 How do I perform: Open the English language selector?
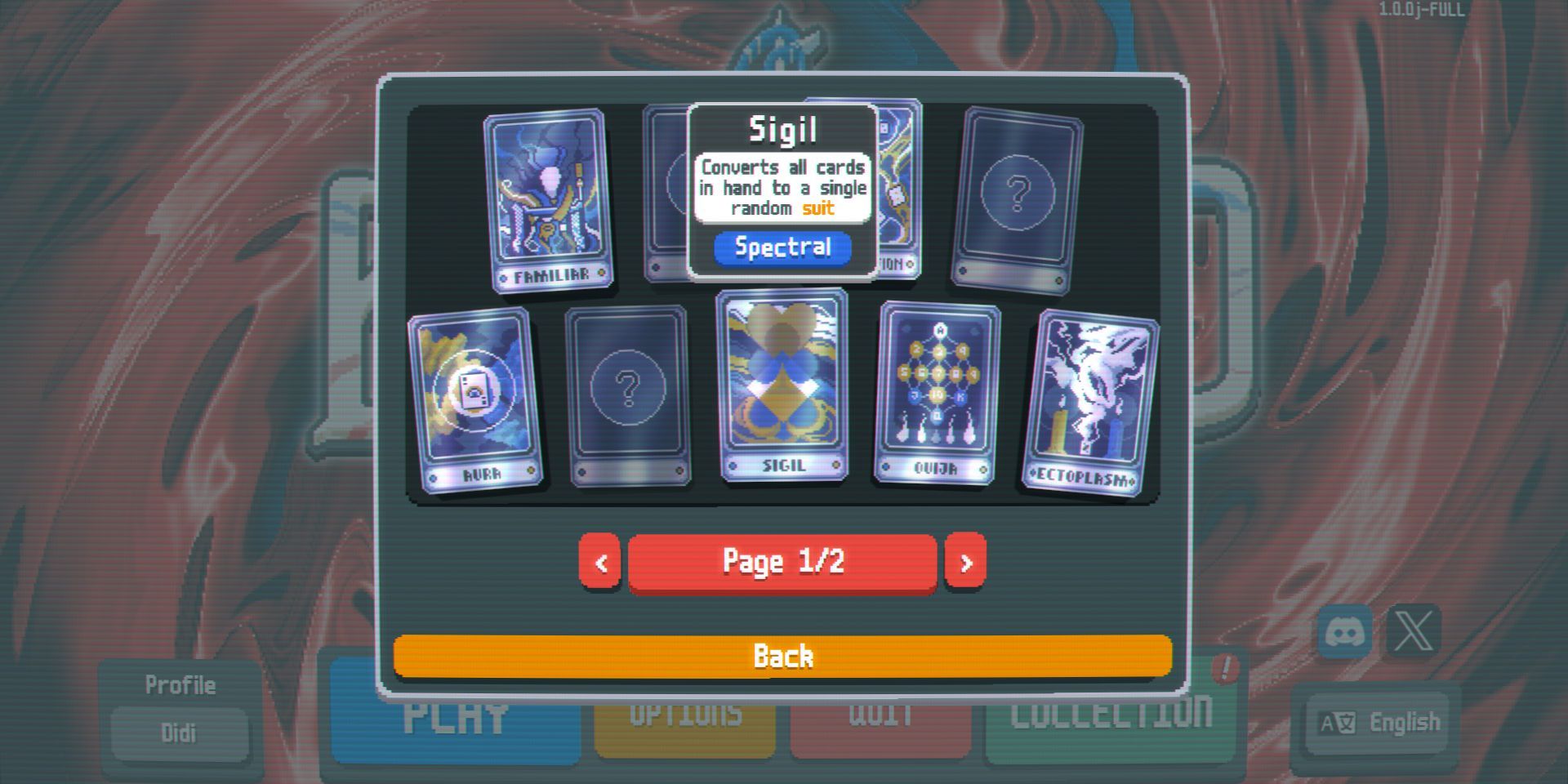[1374, 722]
